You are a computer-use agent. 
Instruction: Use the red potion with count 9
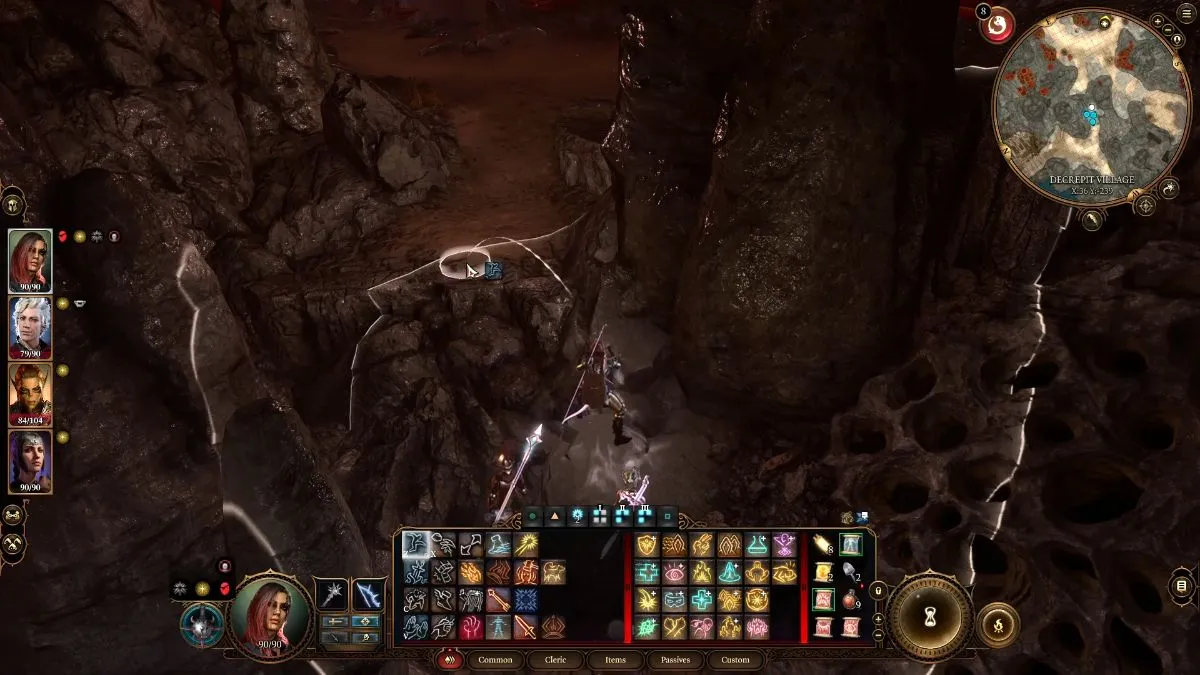tap(851, 601)
